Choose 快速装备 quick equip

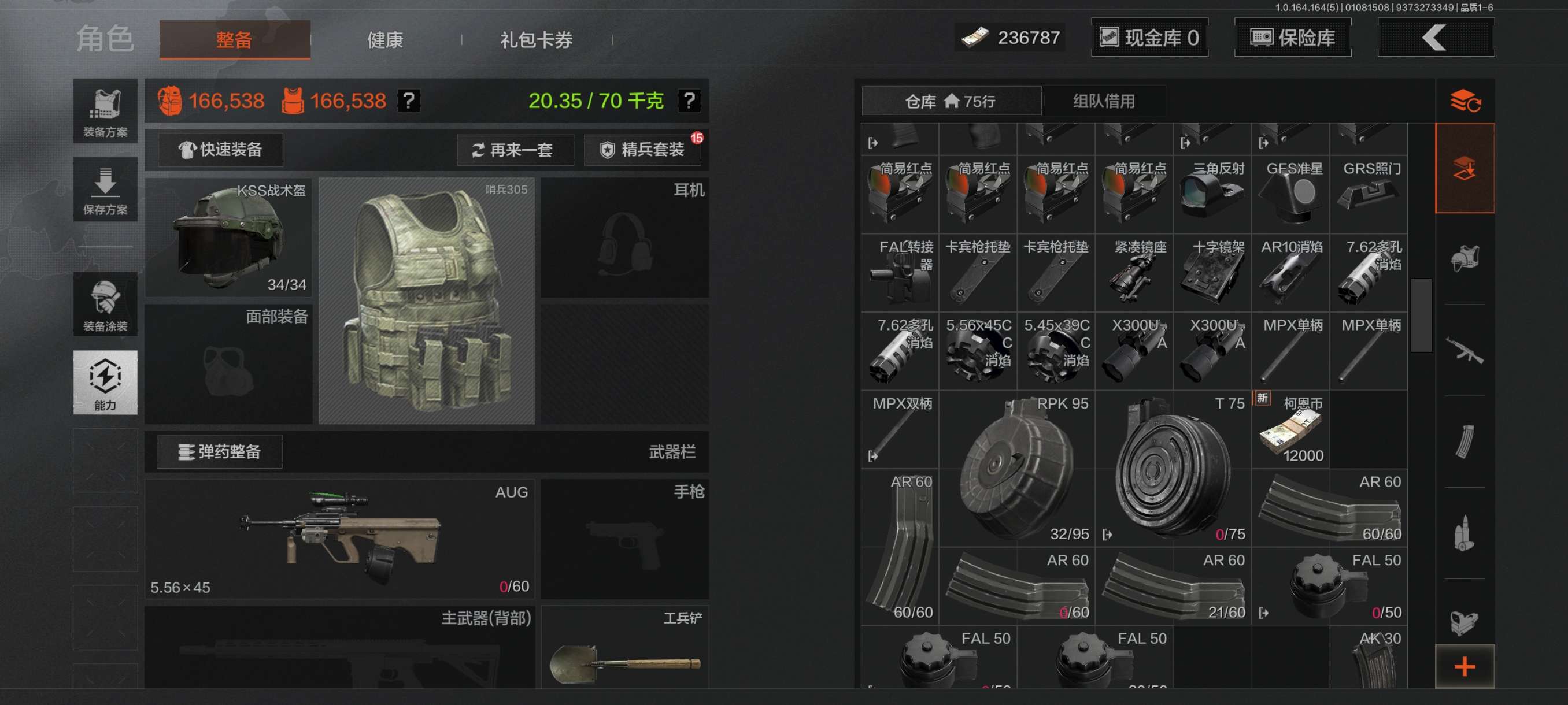tap(220, 150)
